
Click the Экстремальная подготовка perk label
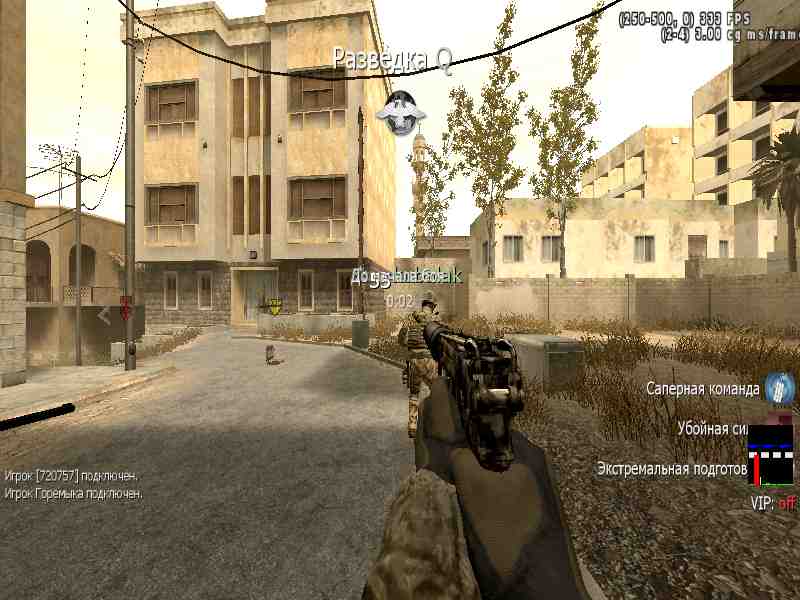[x=672, y=467]
